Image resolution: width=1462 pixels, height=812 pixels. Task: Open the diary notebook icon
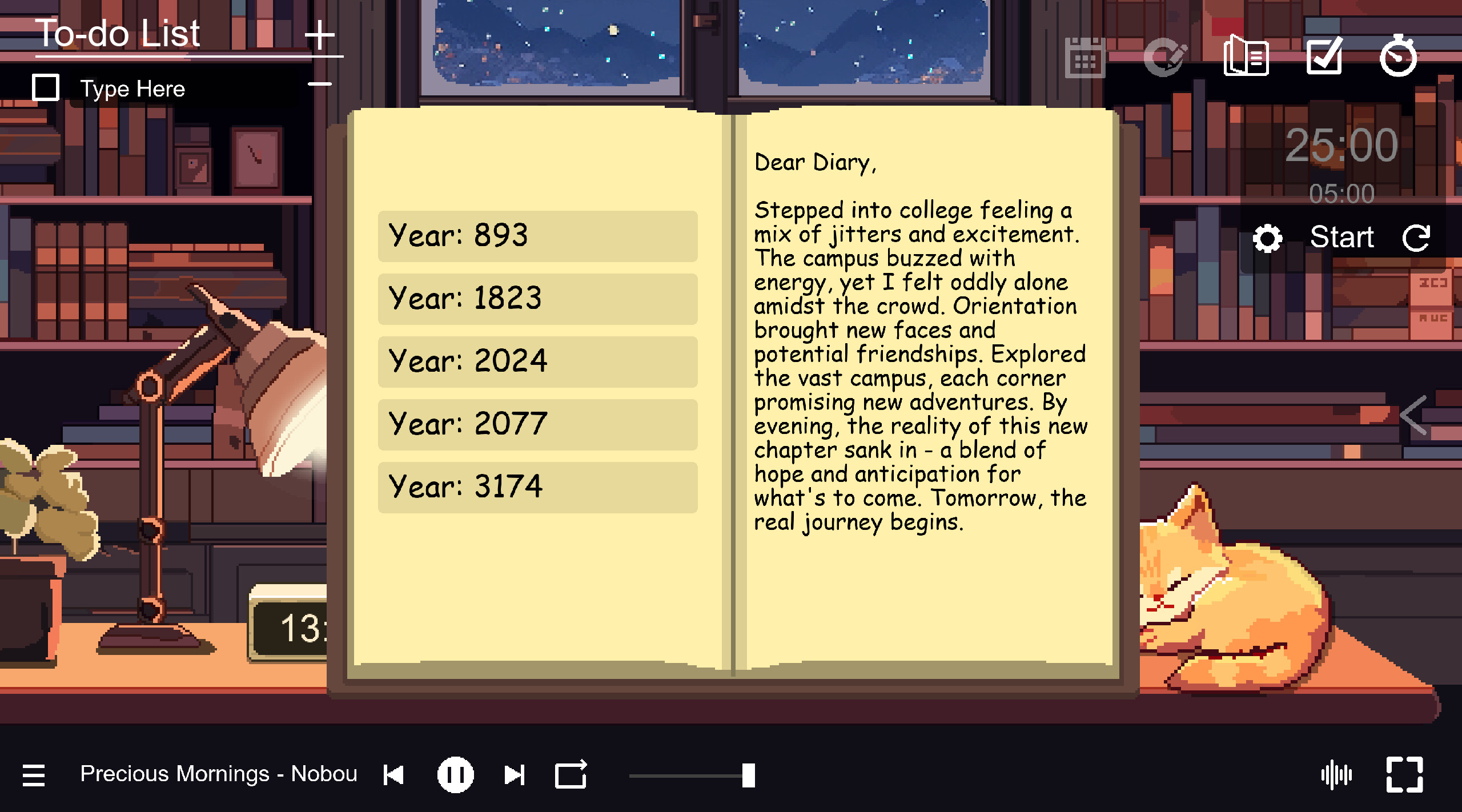(1246, 57)
